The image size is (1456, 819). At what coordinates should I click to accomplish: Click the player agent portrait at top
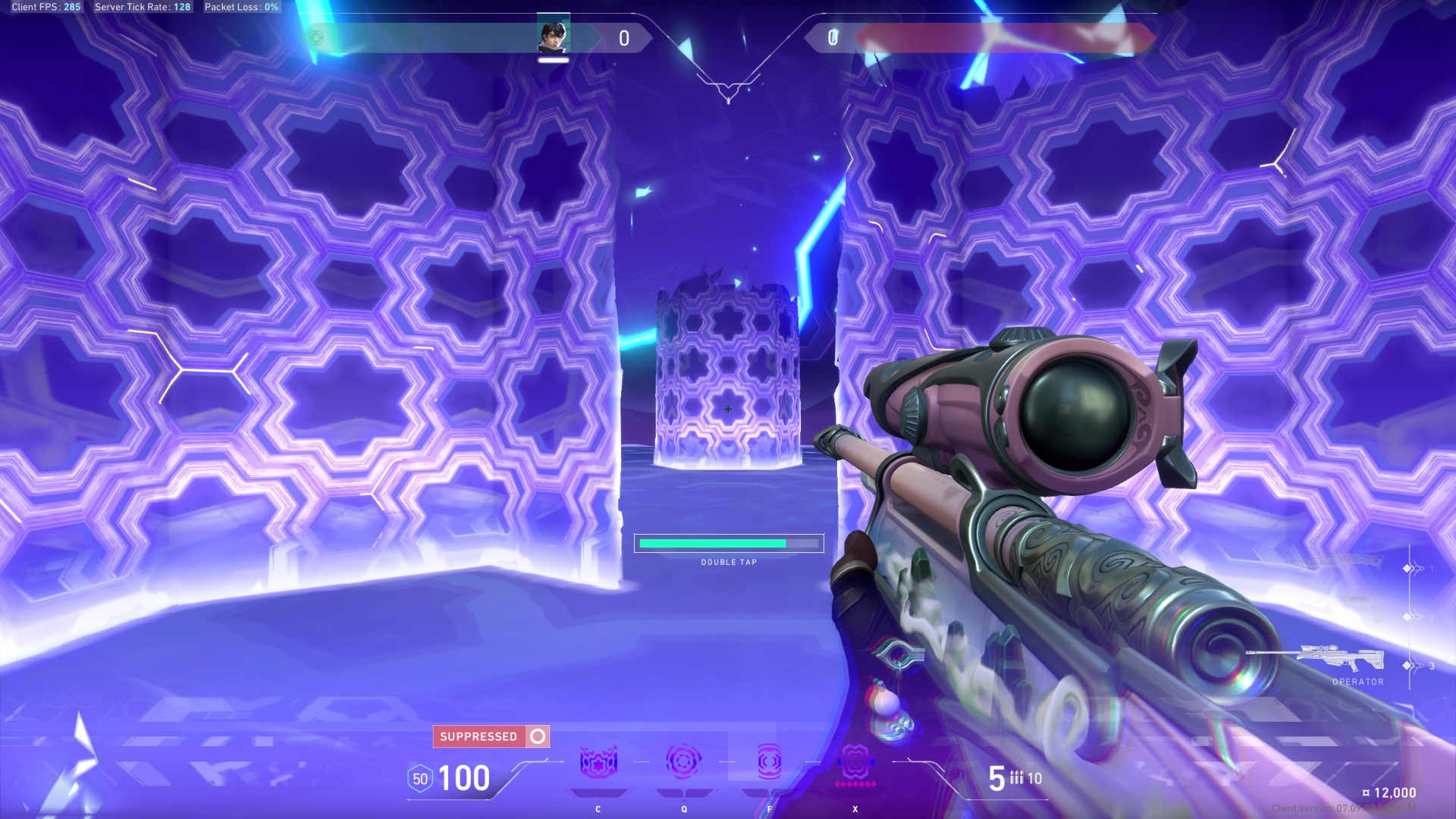tap(553, 36)
